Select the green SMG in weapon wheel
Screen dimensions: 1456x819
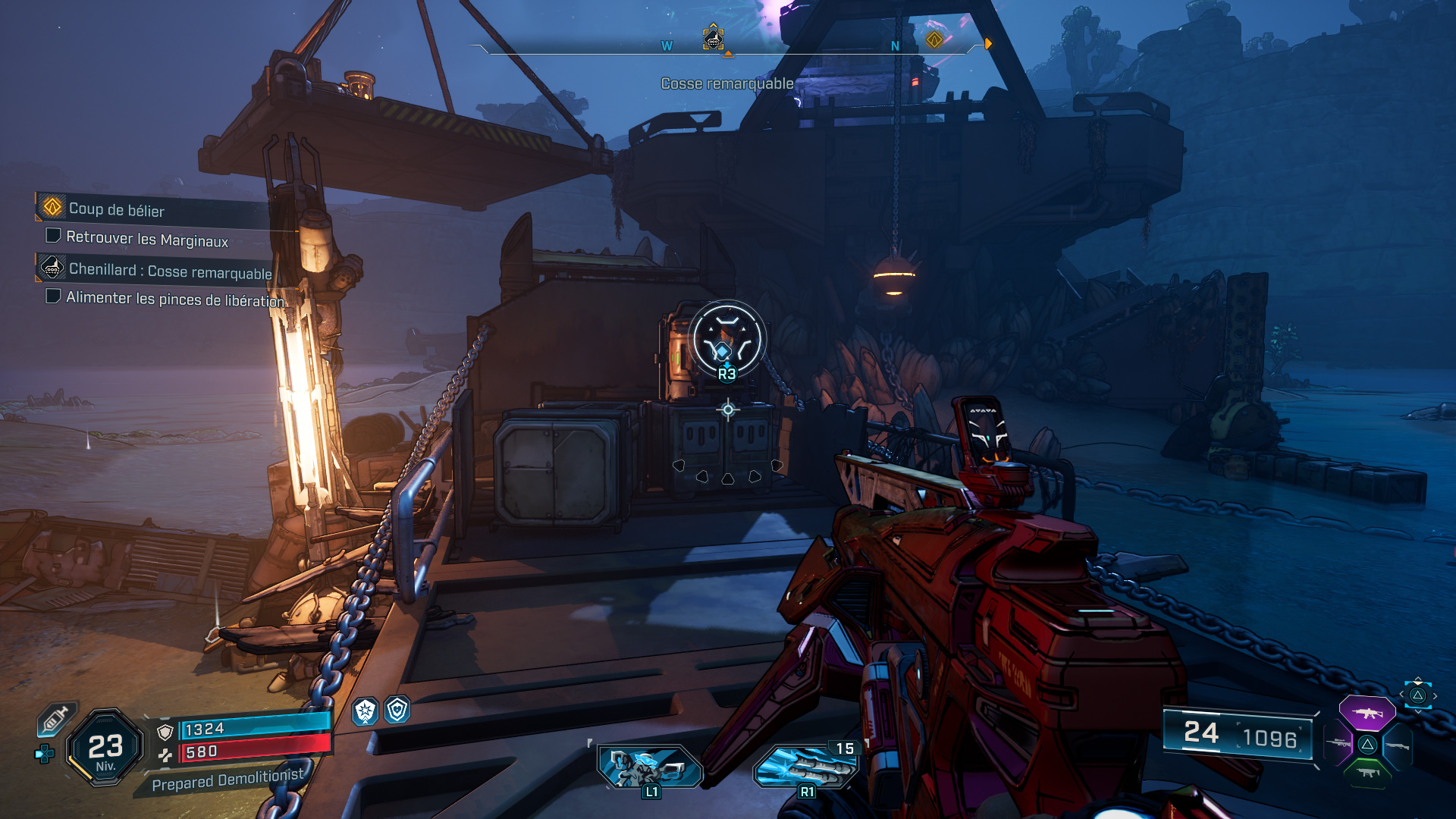(1368, 772)
